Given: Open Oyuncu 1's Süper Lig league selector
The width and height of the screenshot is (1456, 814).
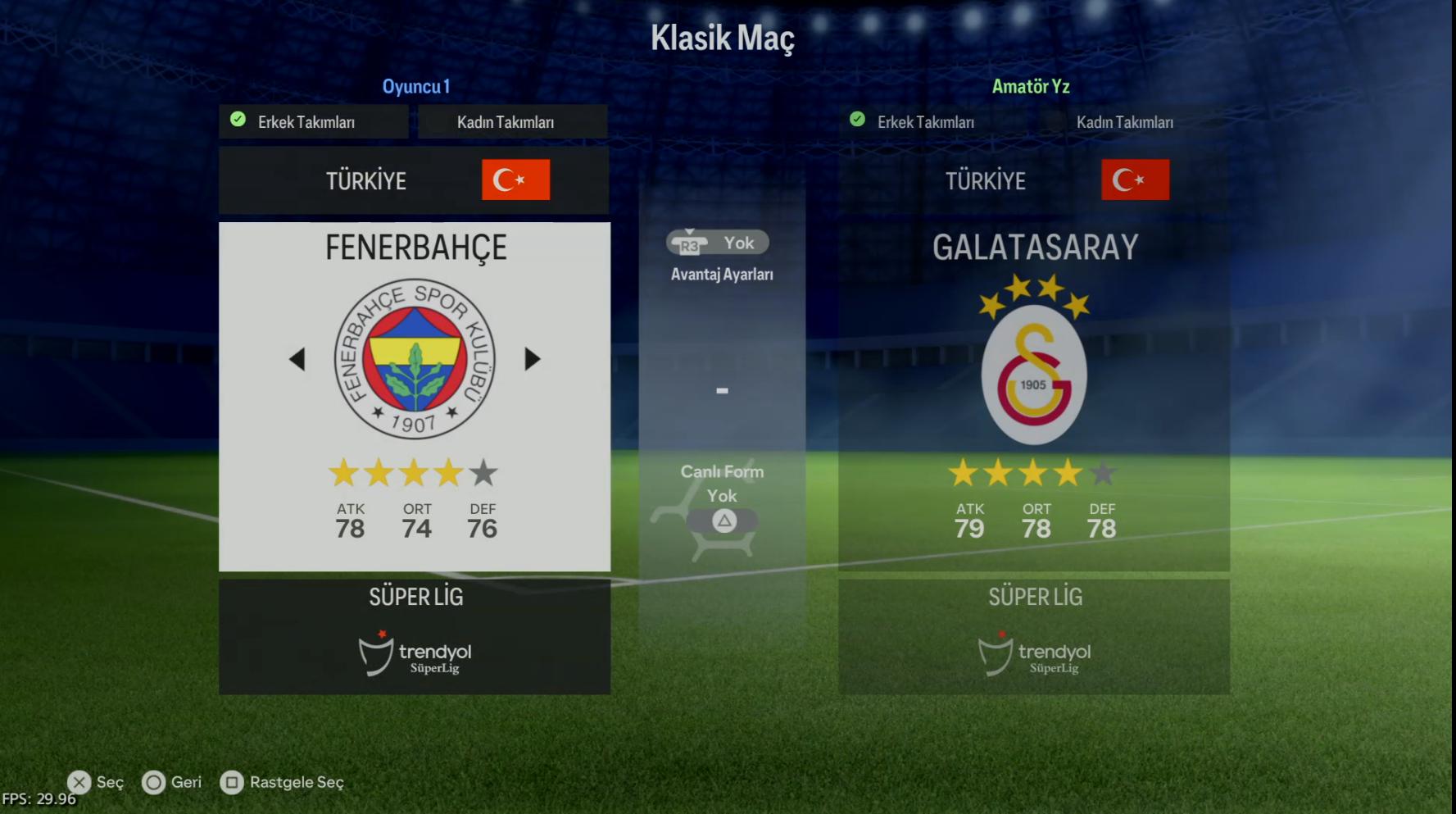Looking at the screenshot, I should 414,636.
